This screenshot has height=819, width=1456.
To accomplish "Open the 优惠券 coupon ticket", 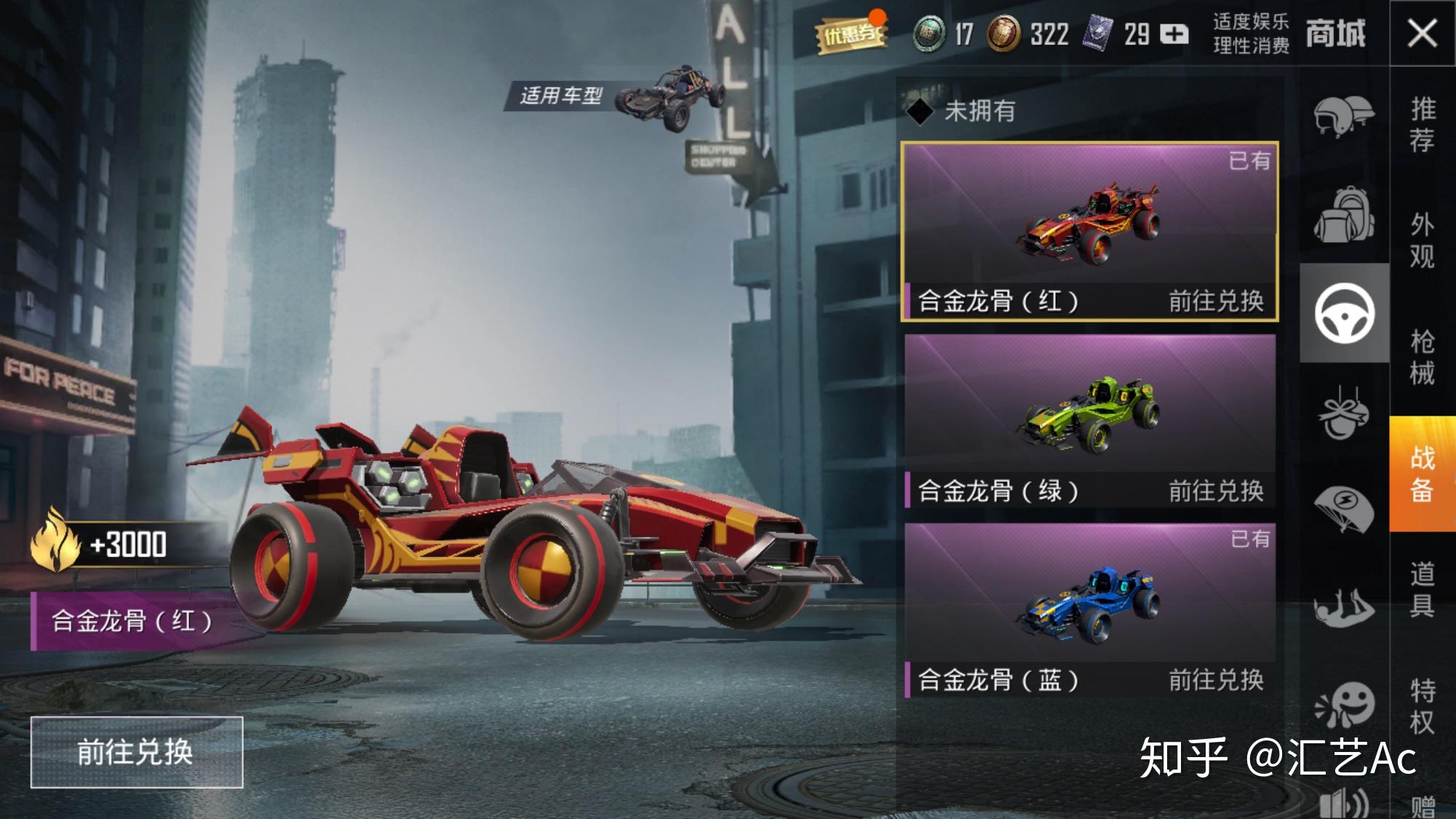I will point(851,33).
